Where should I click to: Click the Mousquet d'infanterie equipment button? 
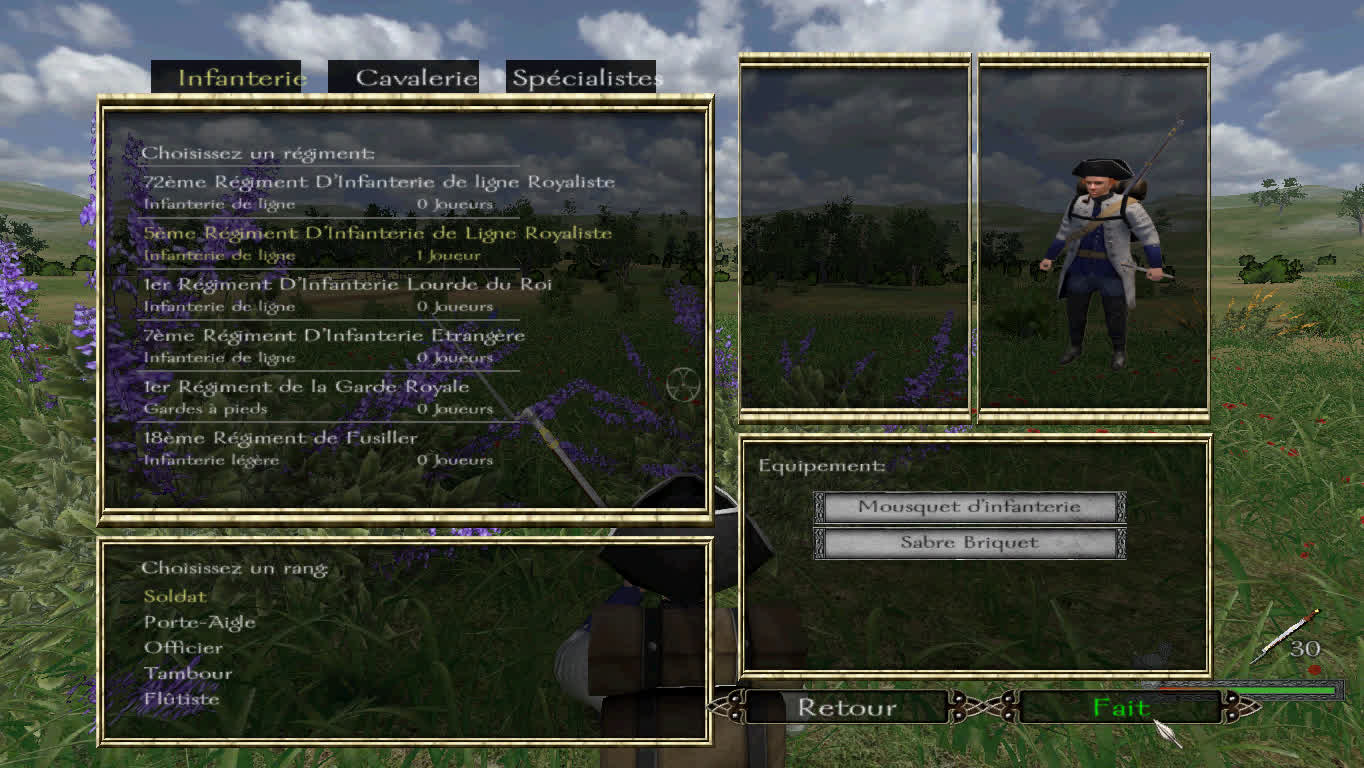pos(969,507)
